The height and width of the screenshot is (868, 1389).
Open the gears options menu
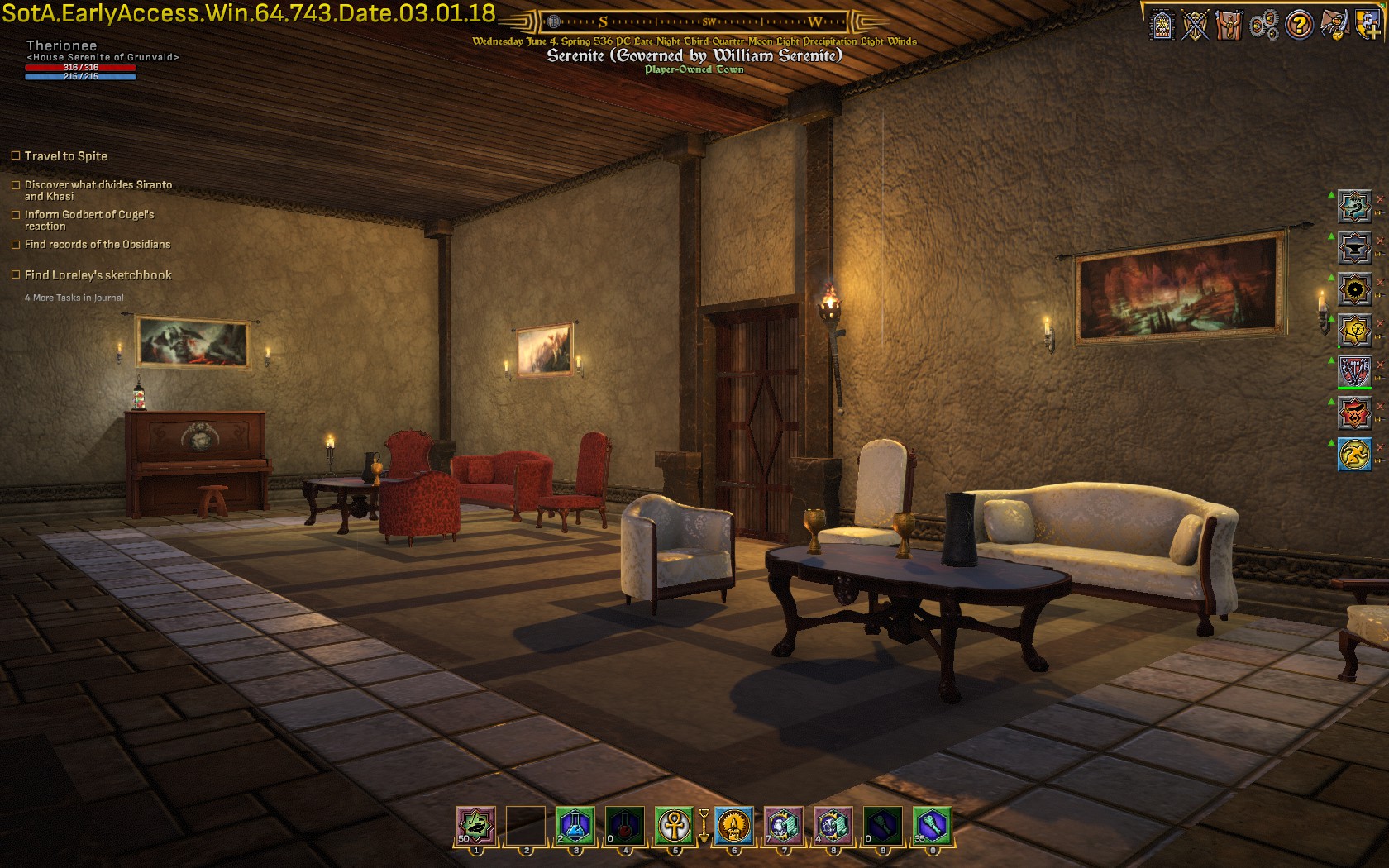click(x=1264, y=25)
